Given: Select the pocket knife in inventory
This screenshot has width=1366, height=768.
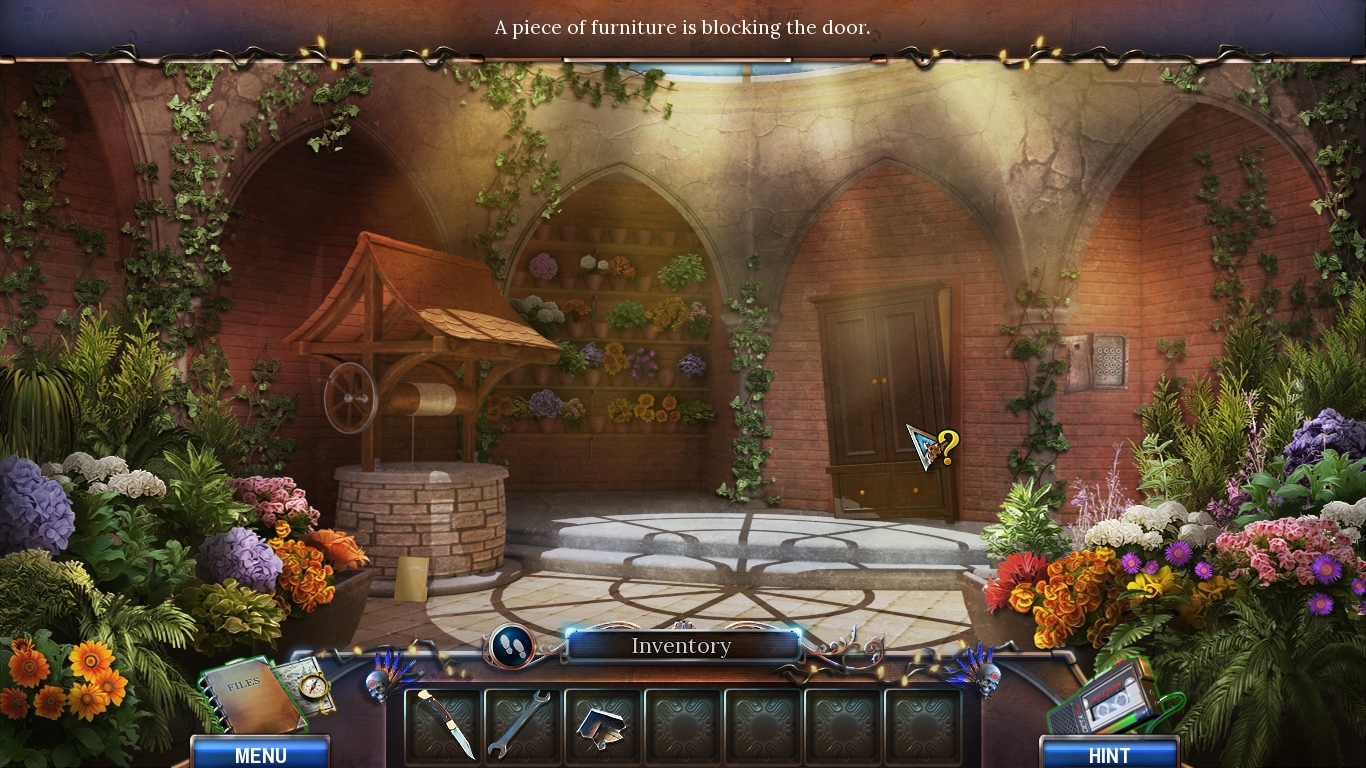Looking at the screenshot, I should [443, 723].
